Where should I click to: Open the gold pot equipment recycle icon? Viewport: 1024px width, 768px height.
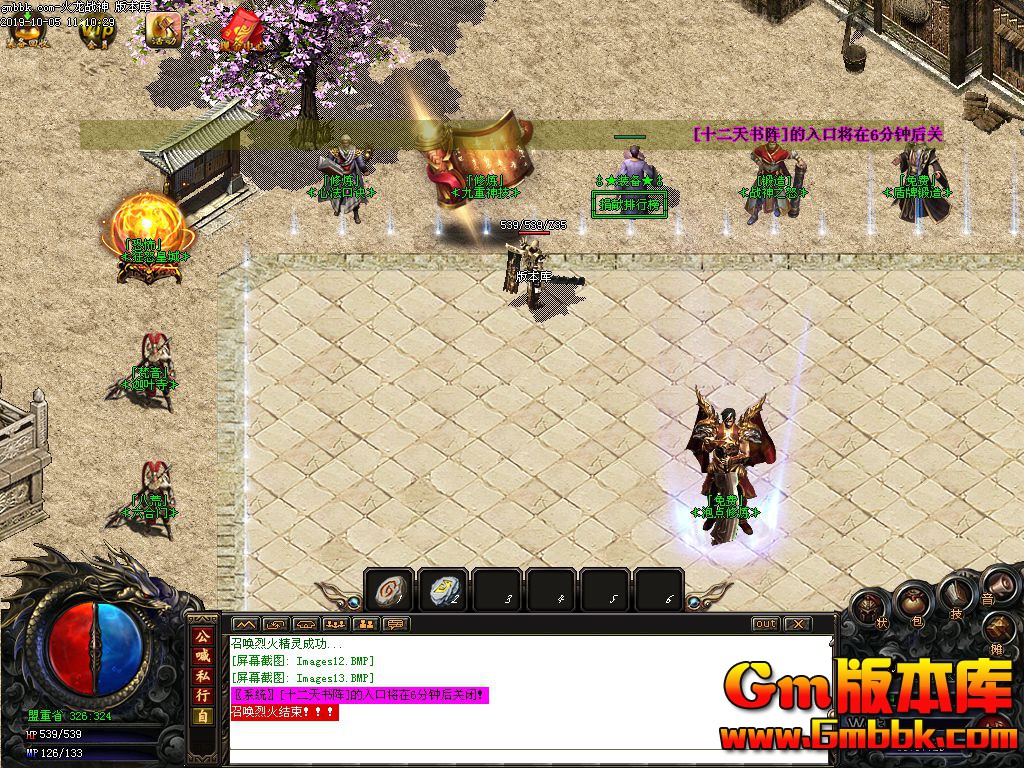pyautogui.click(x=25, y=31)
